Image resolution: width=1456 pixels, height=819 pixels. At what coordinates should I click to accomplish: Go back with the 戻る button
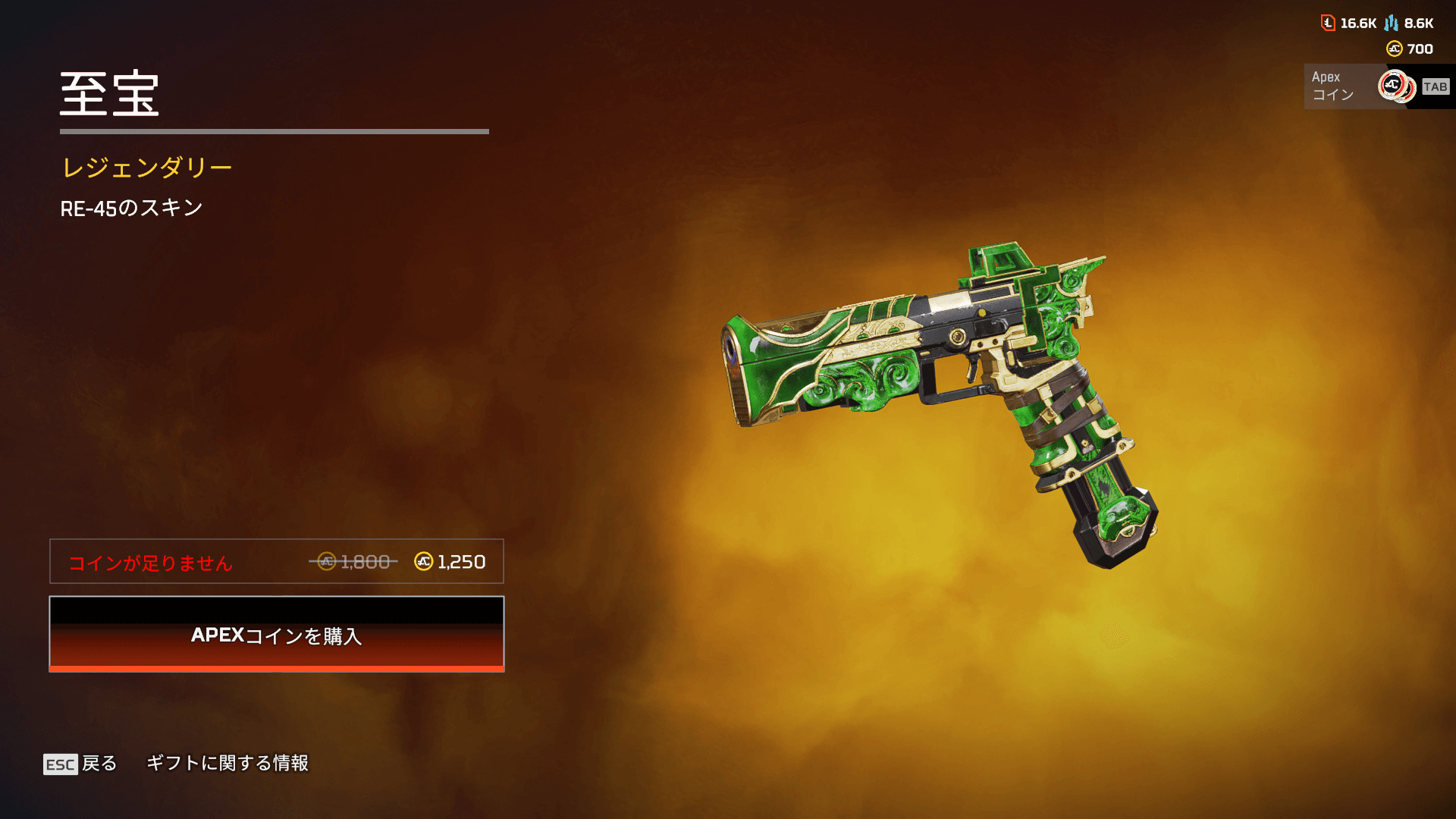pyautogui.click(x=80, y=763)
